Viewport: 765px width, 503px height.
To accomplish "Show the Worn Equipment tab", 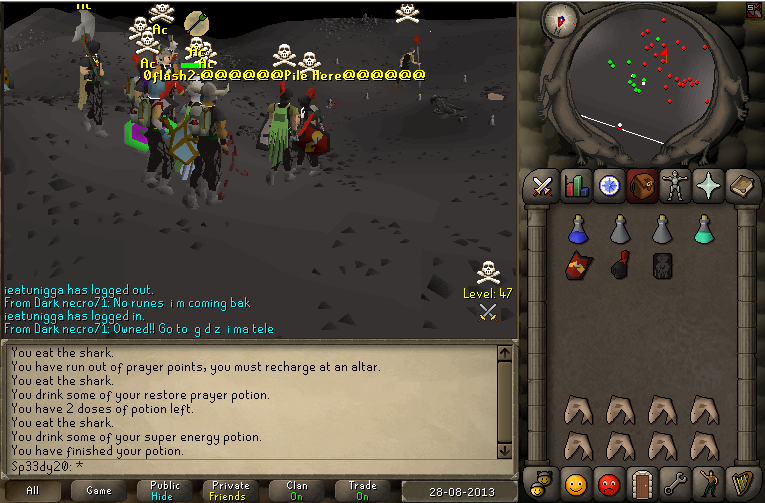I will click(675, 186).
